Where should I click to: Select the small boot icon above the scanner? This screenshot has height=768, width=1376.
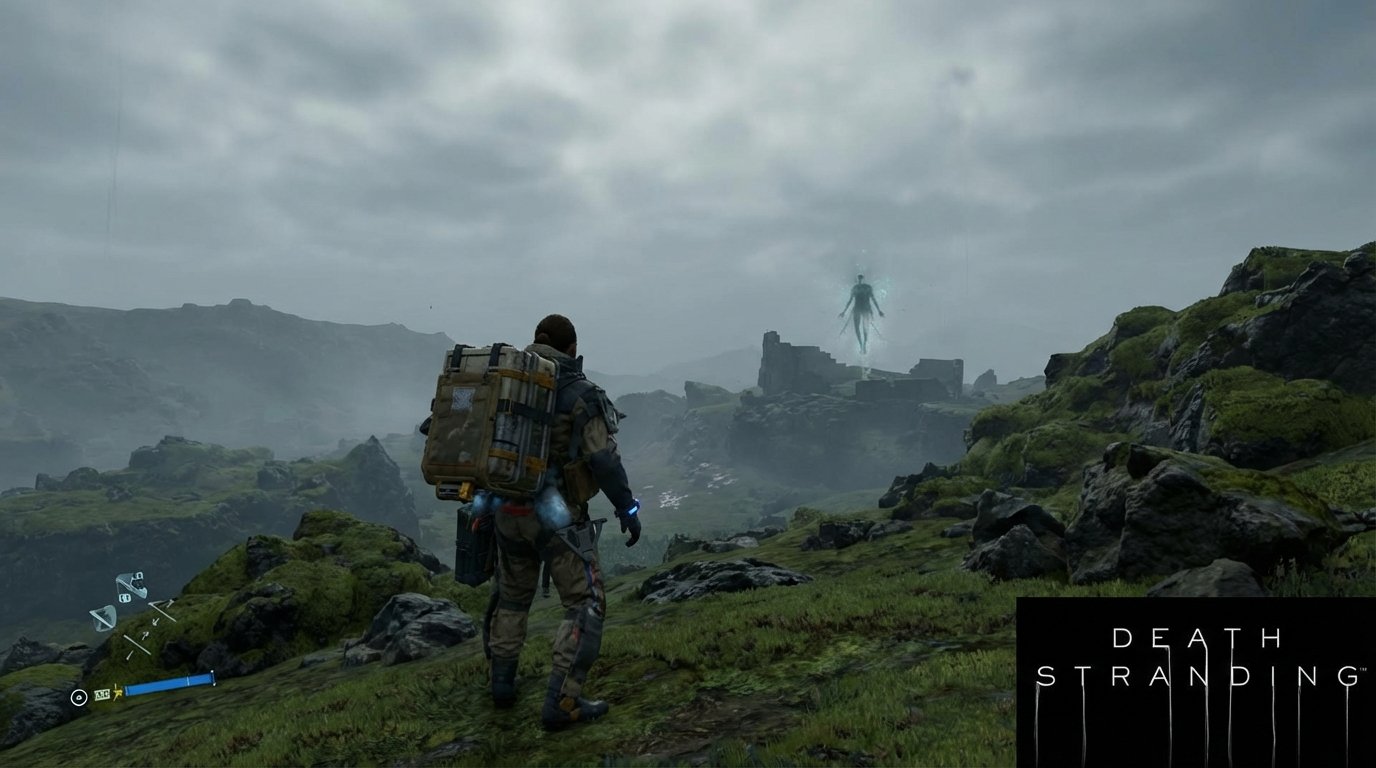click(137, 575)
